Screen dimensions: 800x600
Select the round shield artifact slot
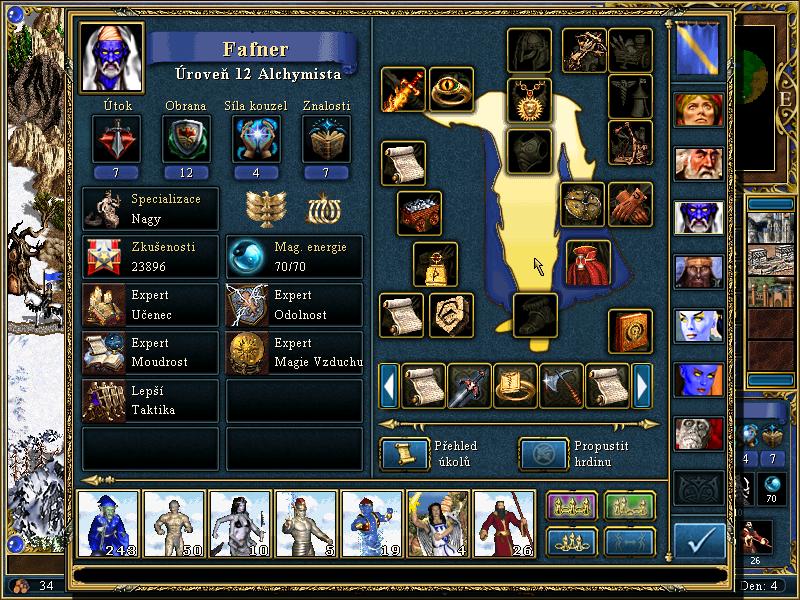(582, 204)
